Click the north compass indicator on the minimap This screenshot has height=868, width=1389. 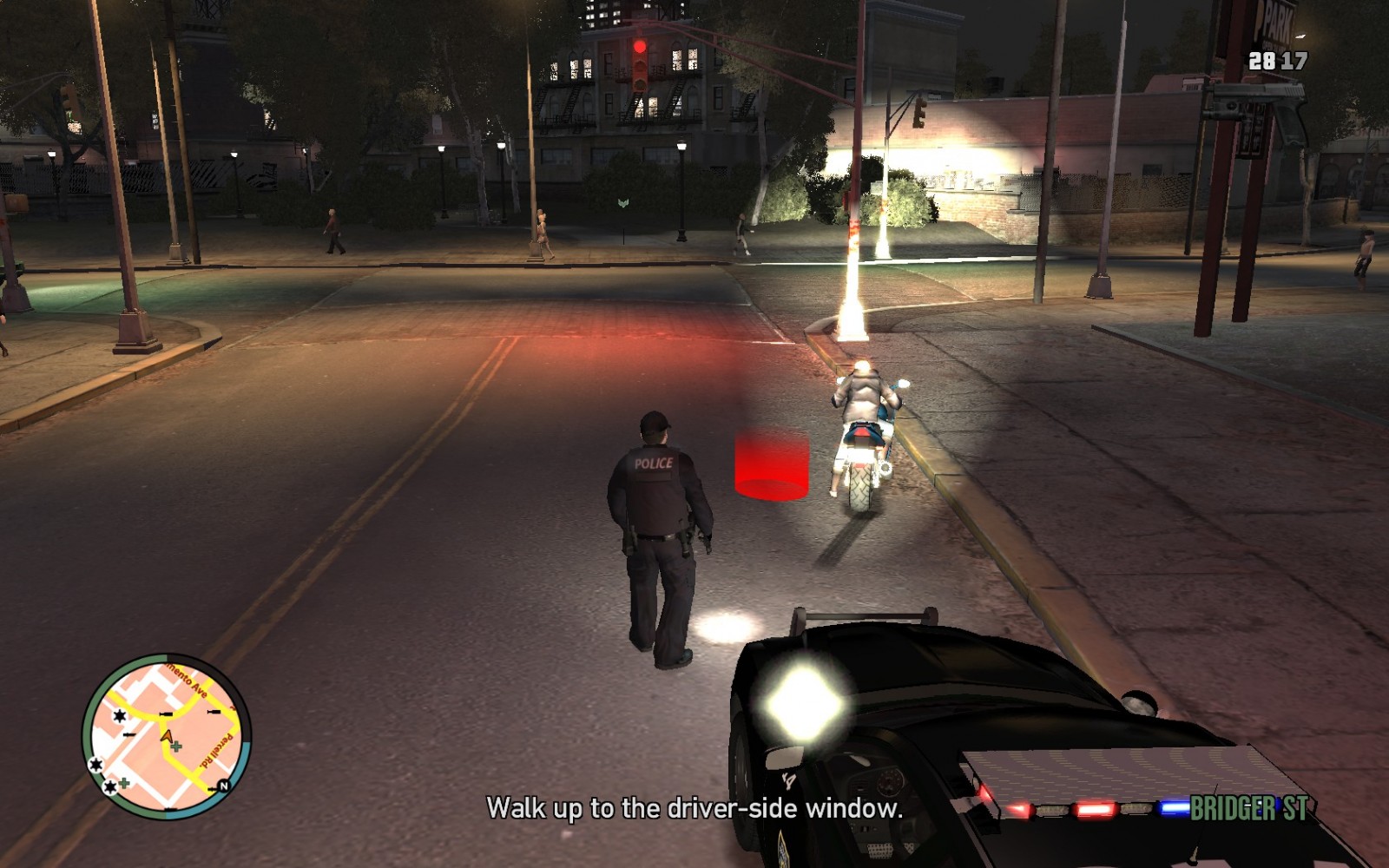coord(223,785)
